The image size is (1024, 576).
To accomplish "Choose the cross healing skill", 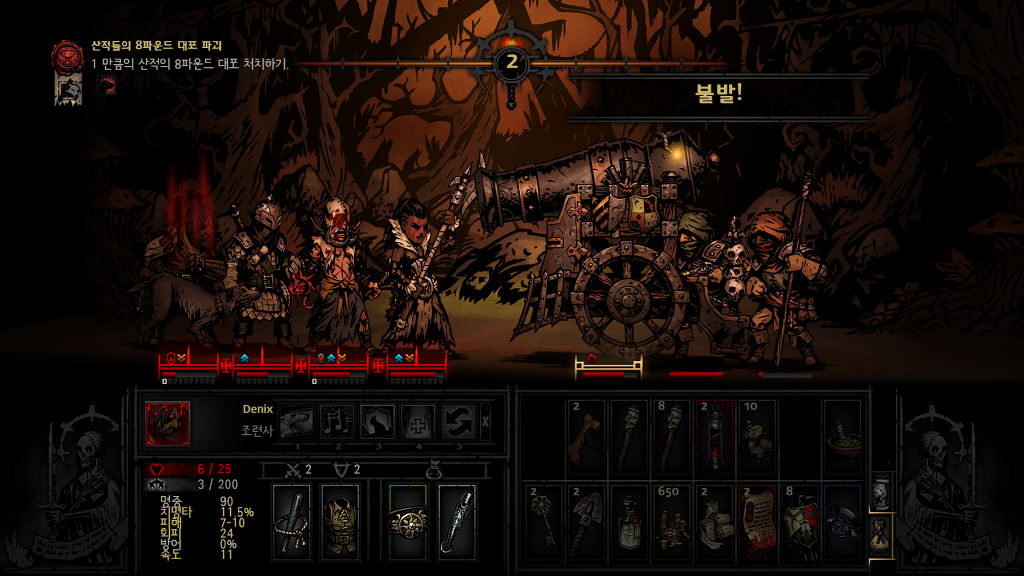I will pyautogui.click(x=418, y=423).
